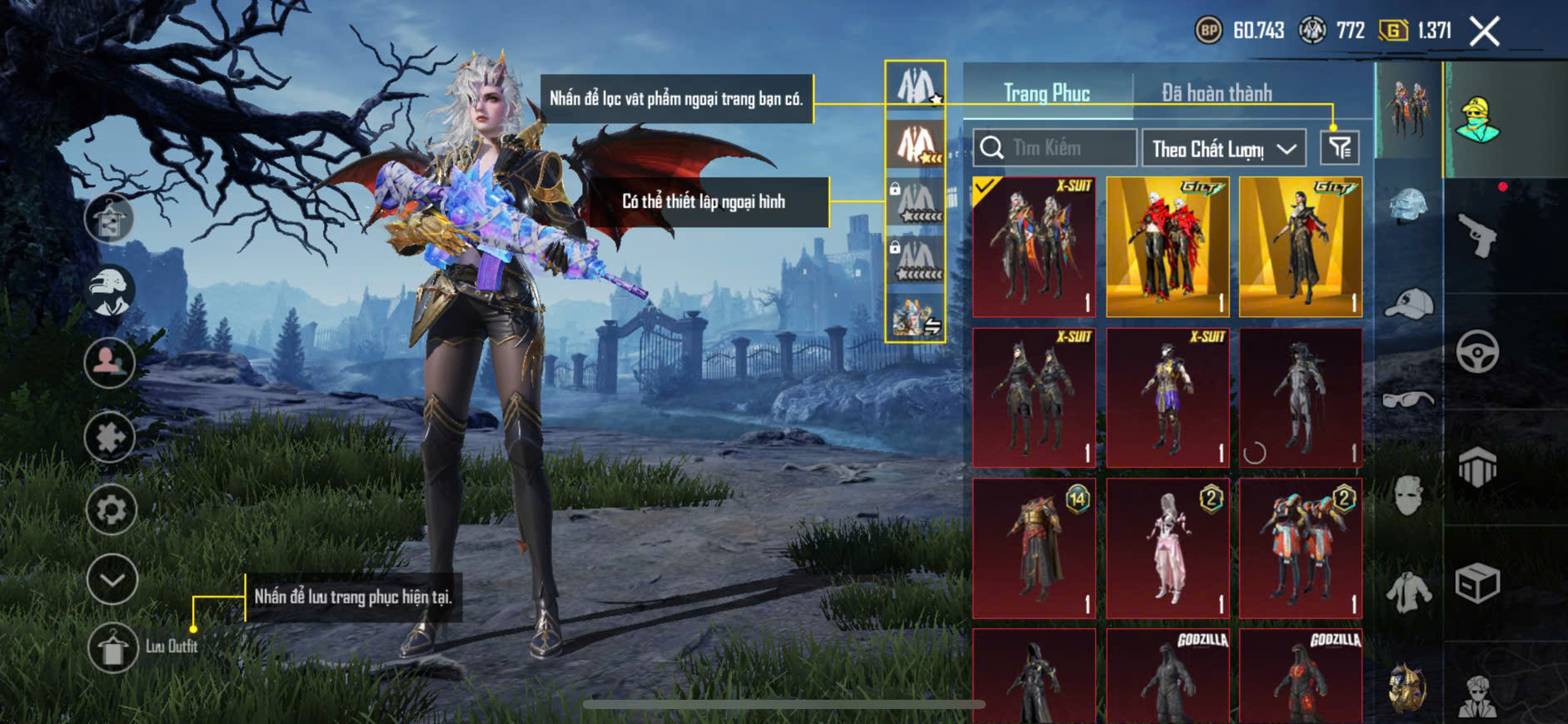
Task: Expand the down-arrow chevron button
Action: [112, 579]
